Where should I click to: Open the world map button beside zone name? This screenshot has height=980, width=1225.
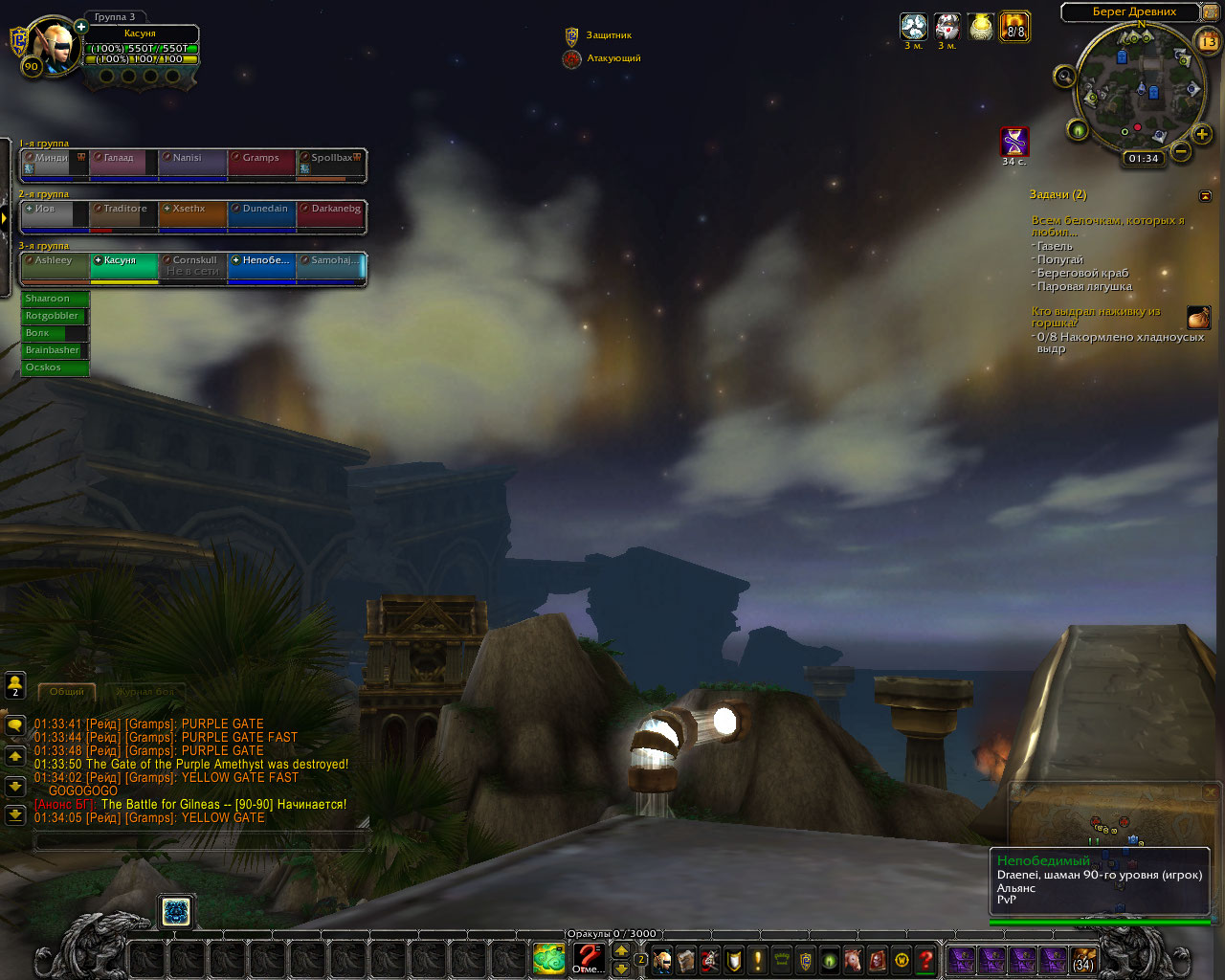click(x=1210, y=12)
